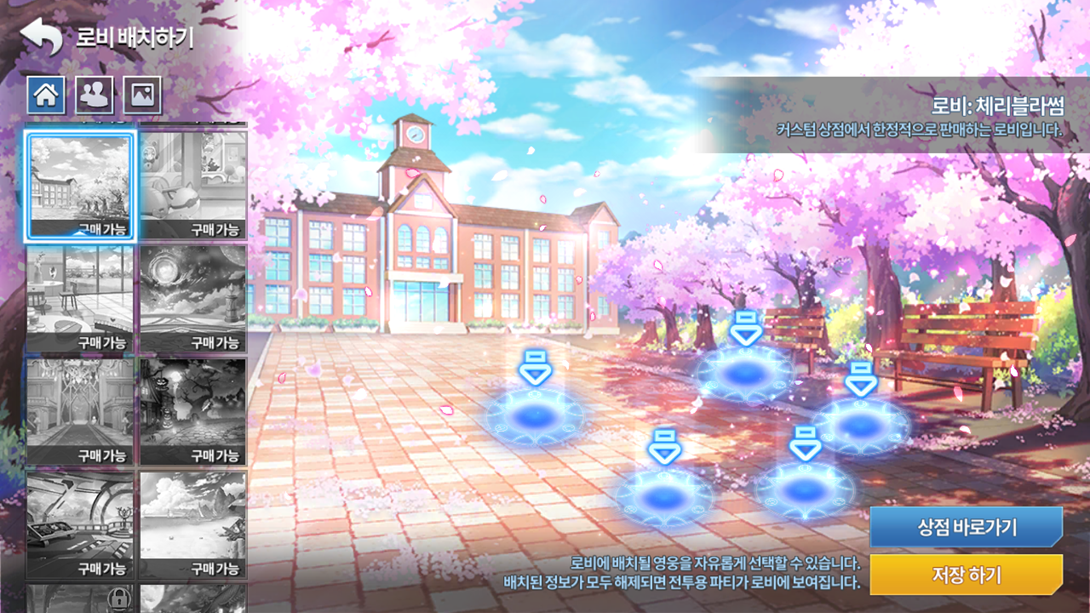Select the Halloween pumpkin tree lobby thumbnail
This screenshot has height=613, width=1090.
(193, 412)
